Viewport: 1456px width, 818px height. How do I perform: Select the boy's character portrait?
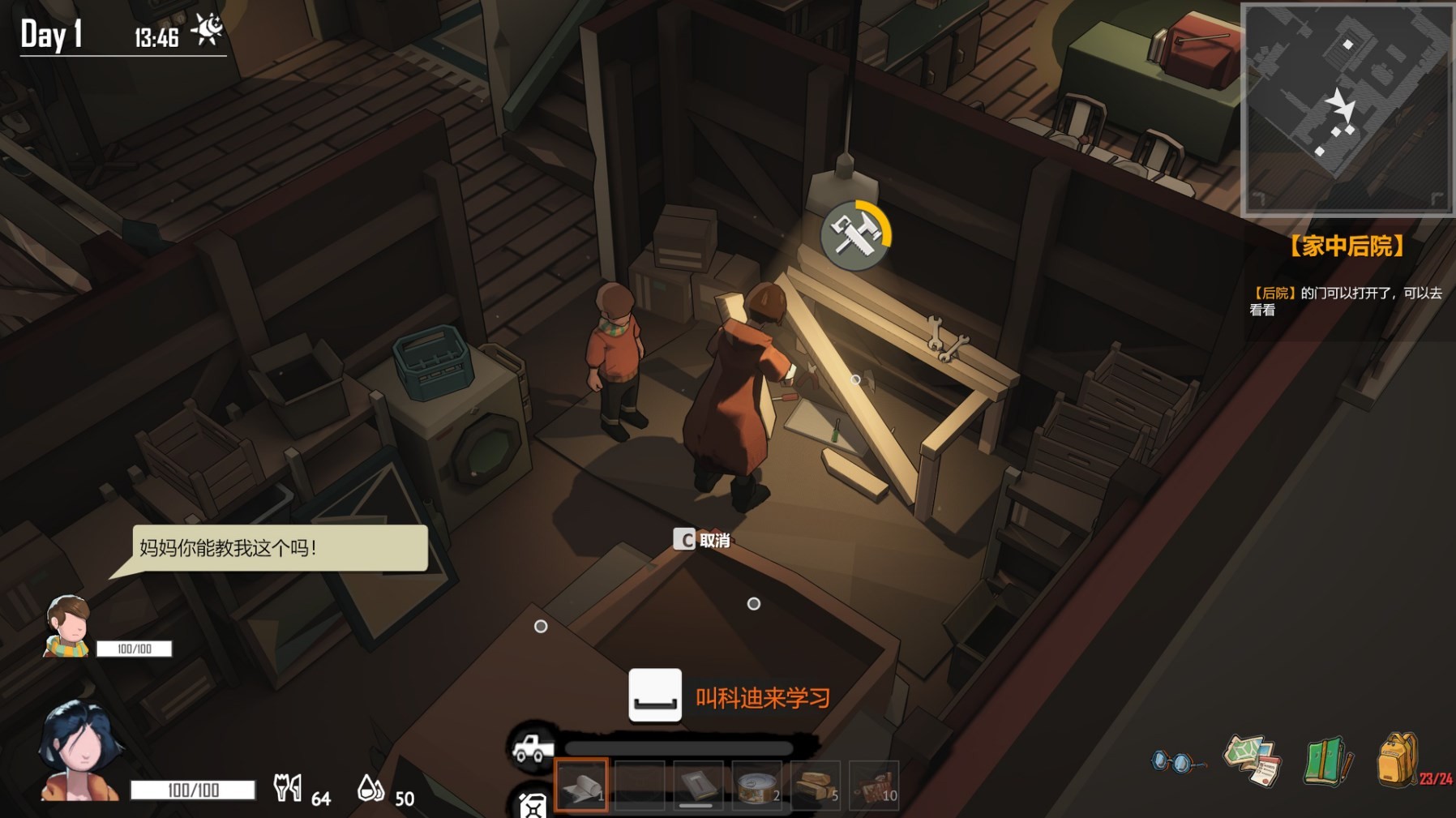[x=67, y=626]
